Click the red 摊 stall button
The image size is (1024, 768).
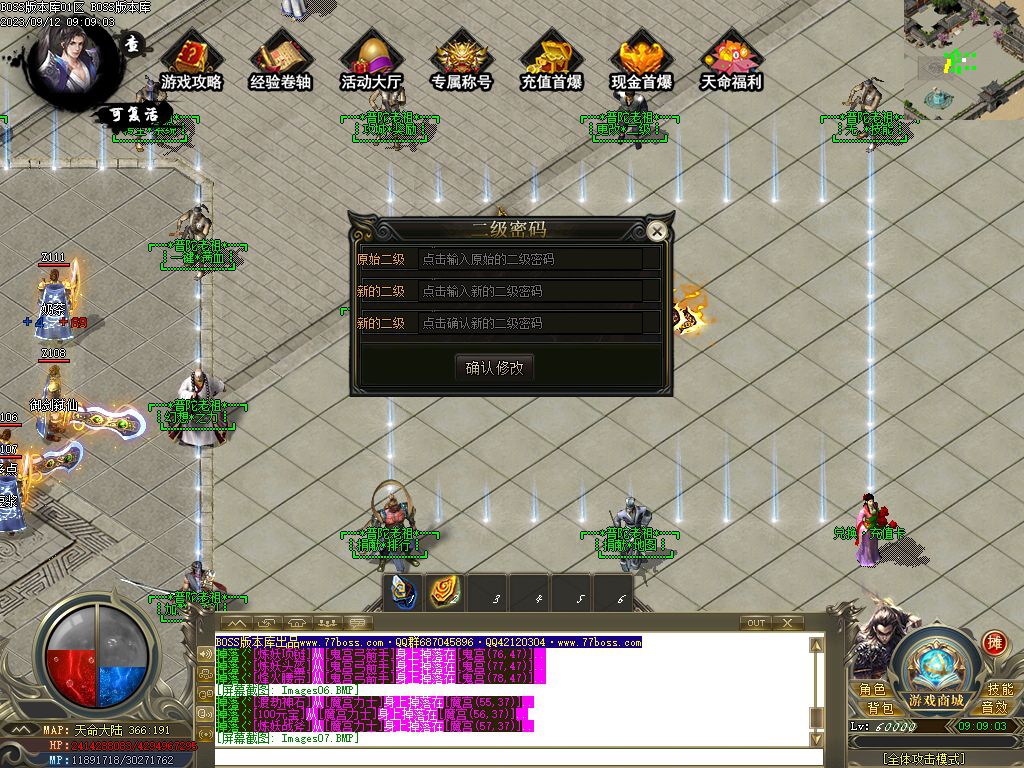993,643
